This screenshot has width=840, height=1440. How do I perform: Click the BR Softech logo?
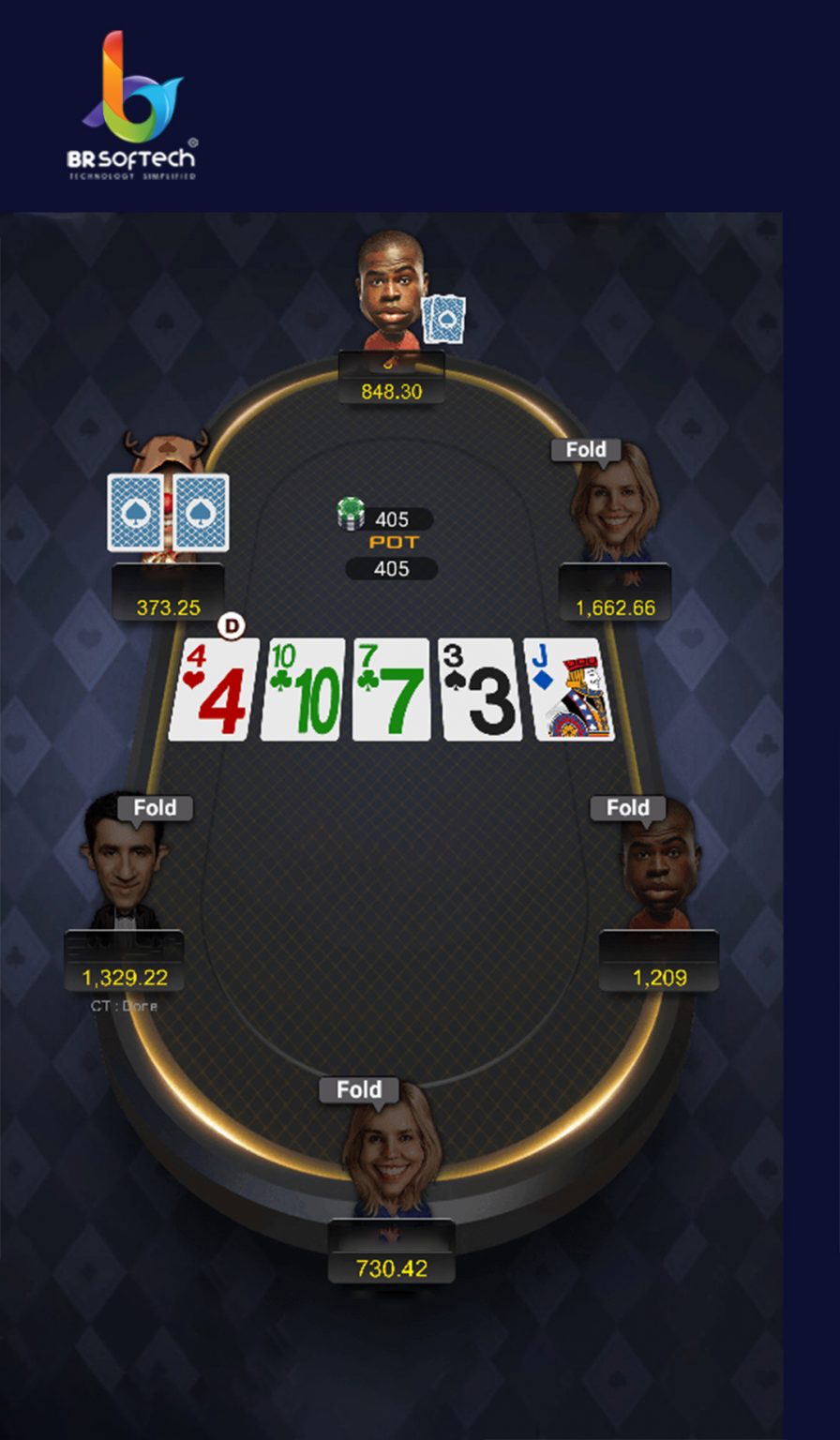pos(132,105)
